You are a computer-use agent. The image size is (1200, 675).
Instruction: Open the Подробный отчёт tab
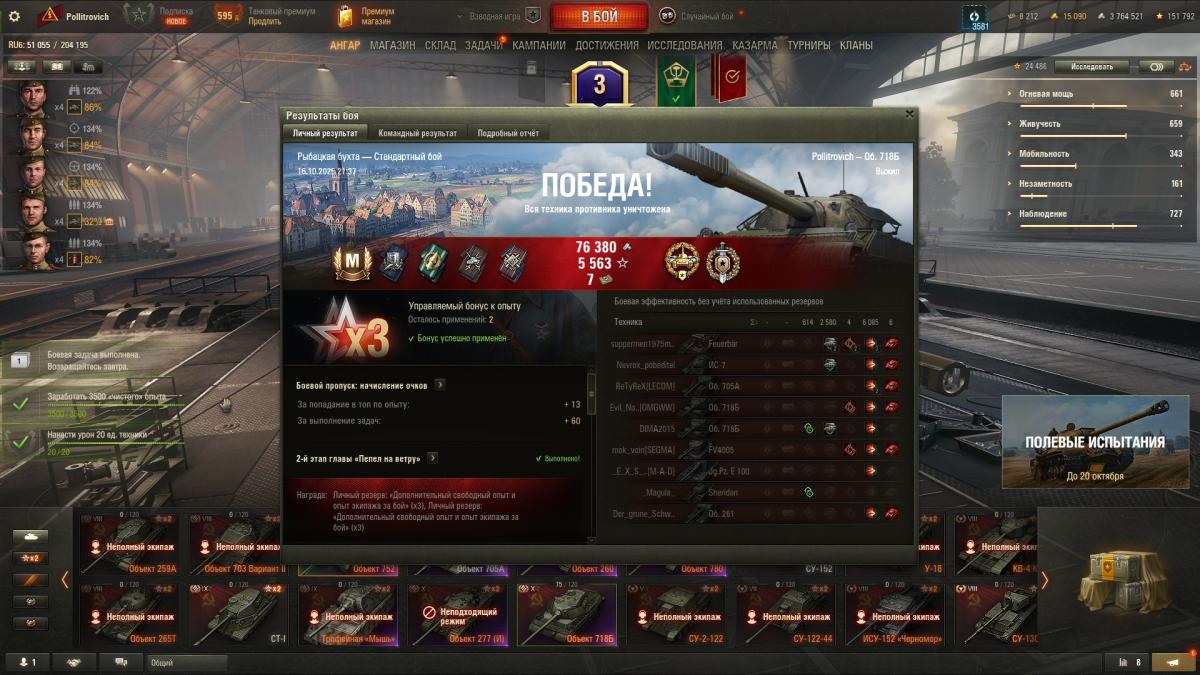click(x=508, y=133)
